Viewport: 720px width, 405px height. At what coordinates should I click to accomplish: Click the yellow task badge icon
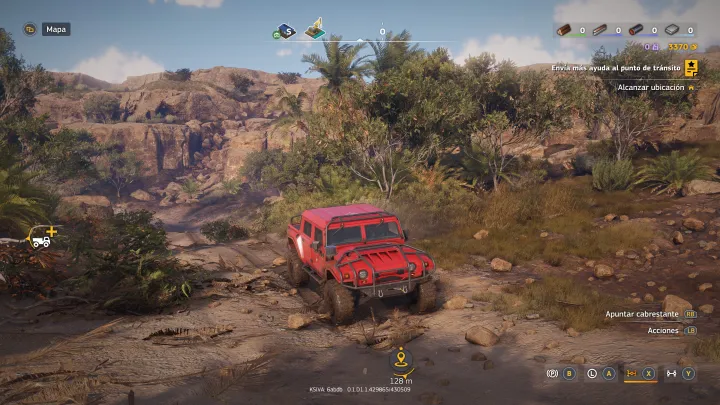(x=691, y=68)
